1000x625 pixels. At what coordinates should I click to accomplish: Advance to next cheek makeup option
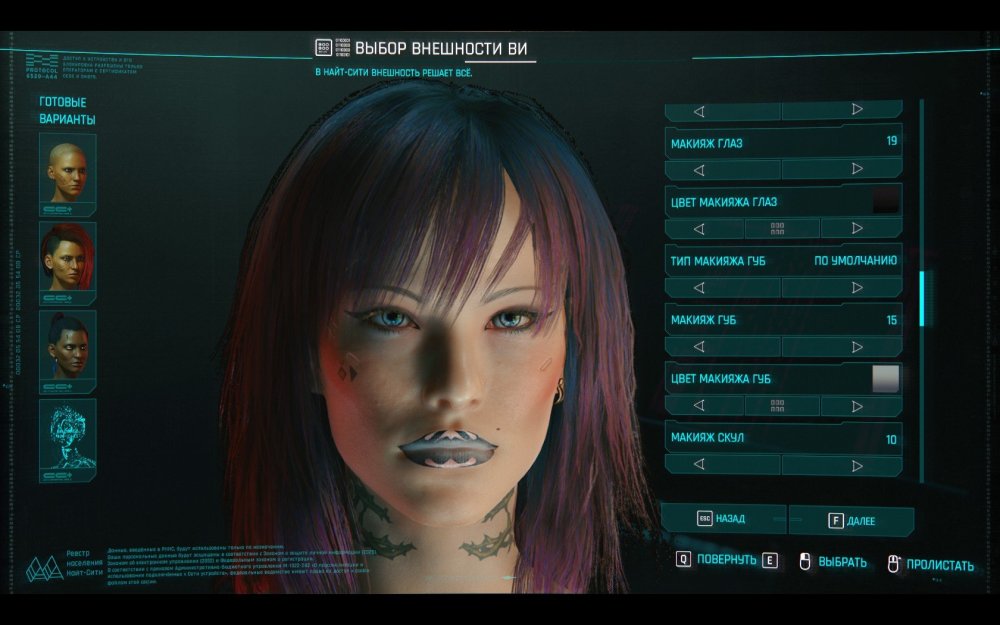[x=857, y=465]
